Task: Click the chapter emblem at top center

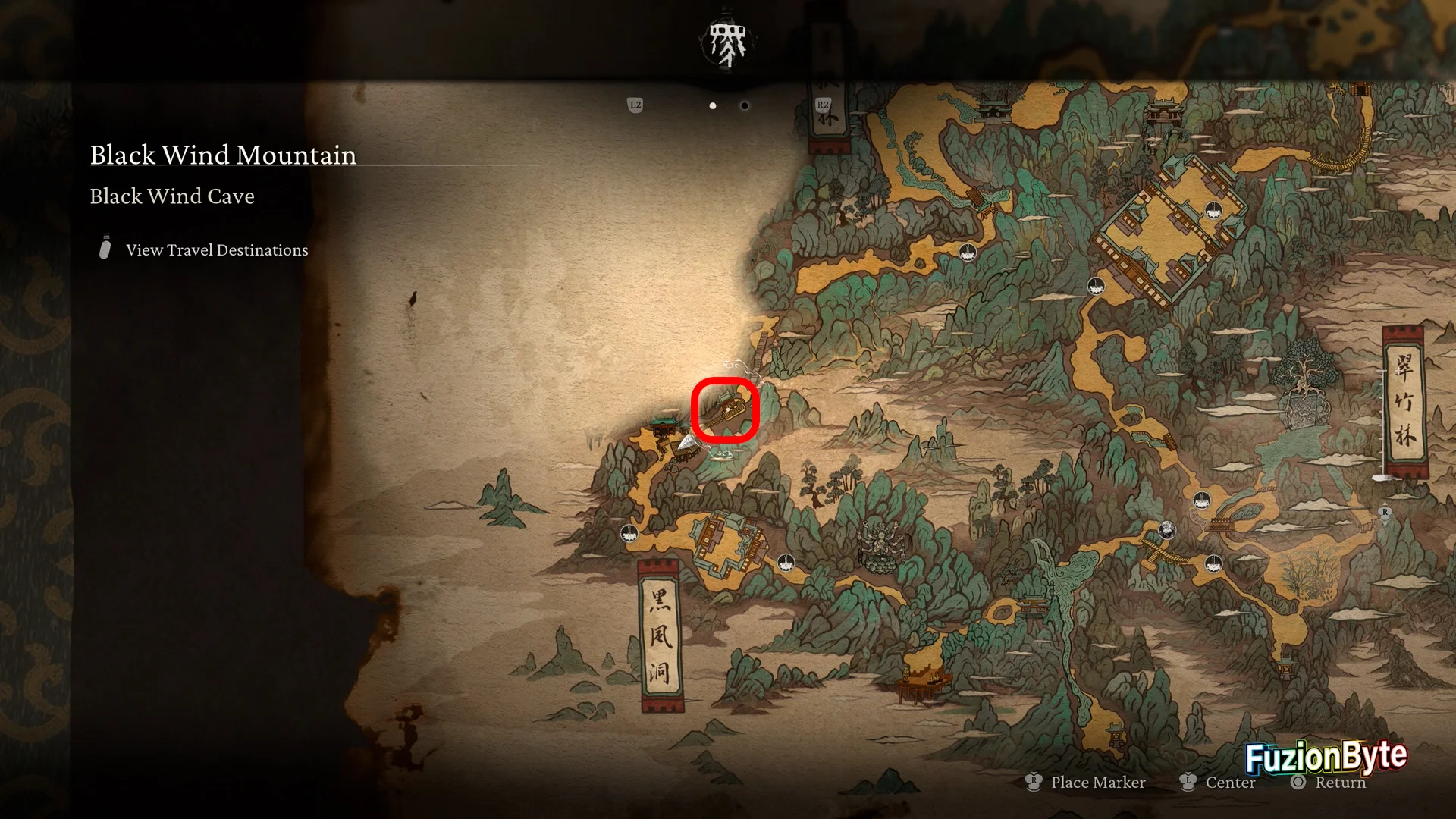Action: tap(726, 42)
